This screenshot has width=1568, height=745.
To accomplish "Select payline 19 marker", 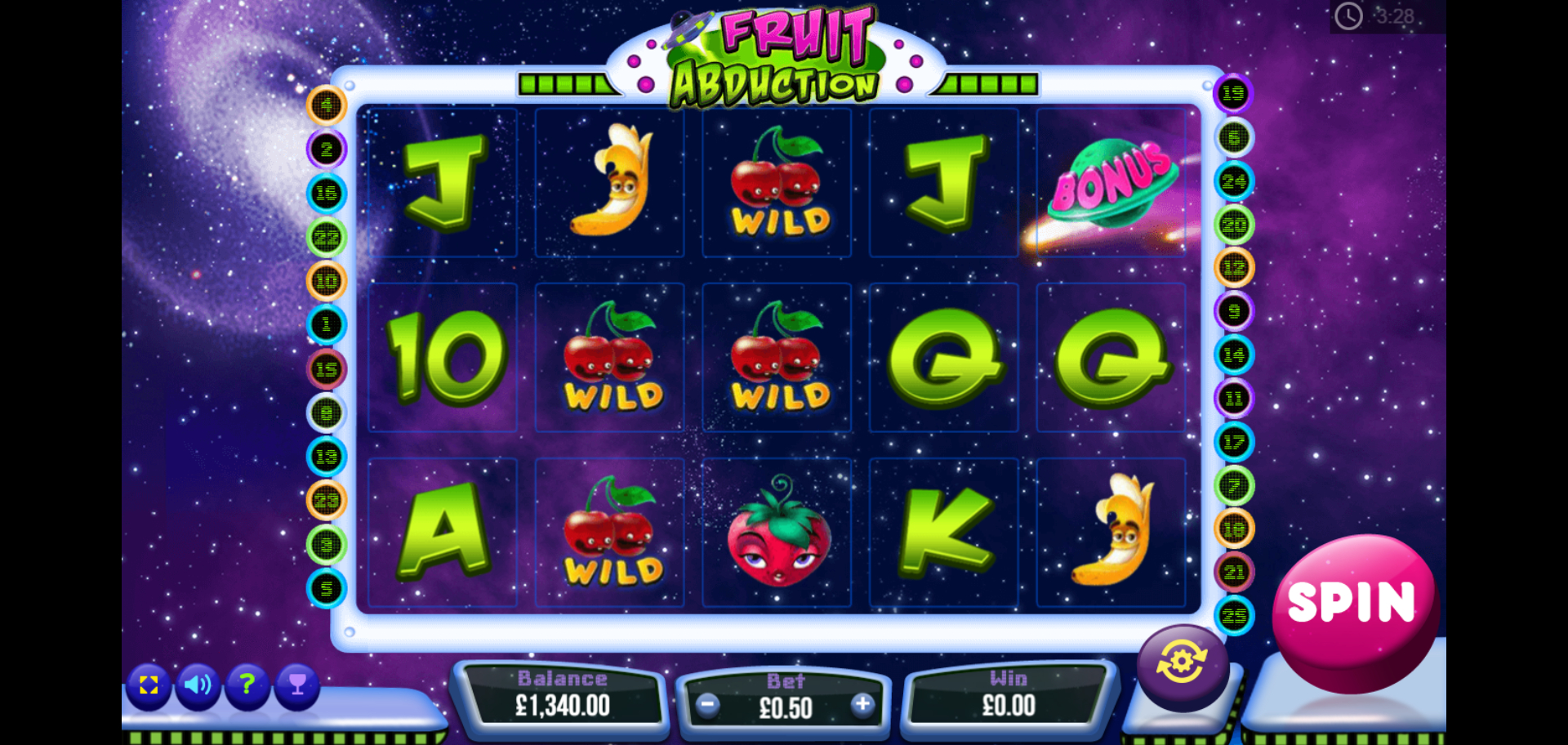I will (x=1233, y=94).
